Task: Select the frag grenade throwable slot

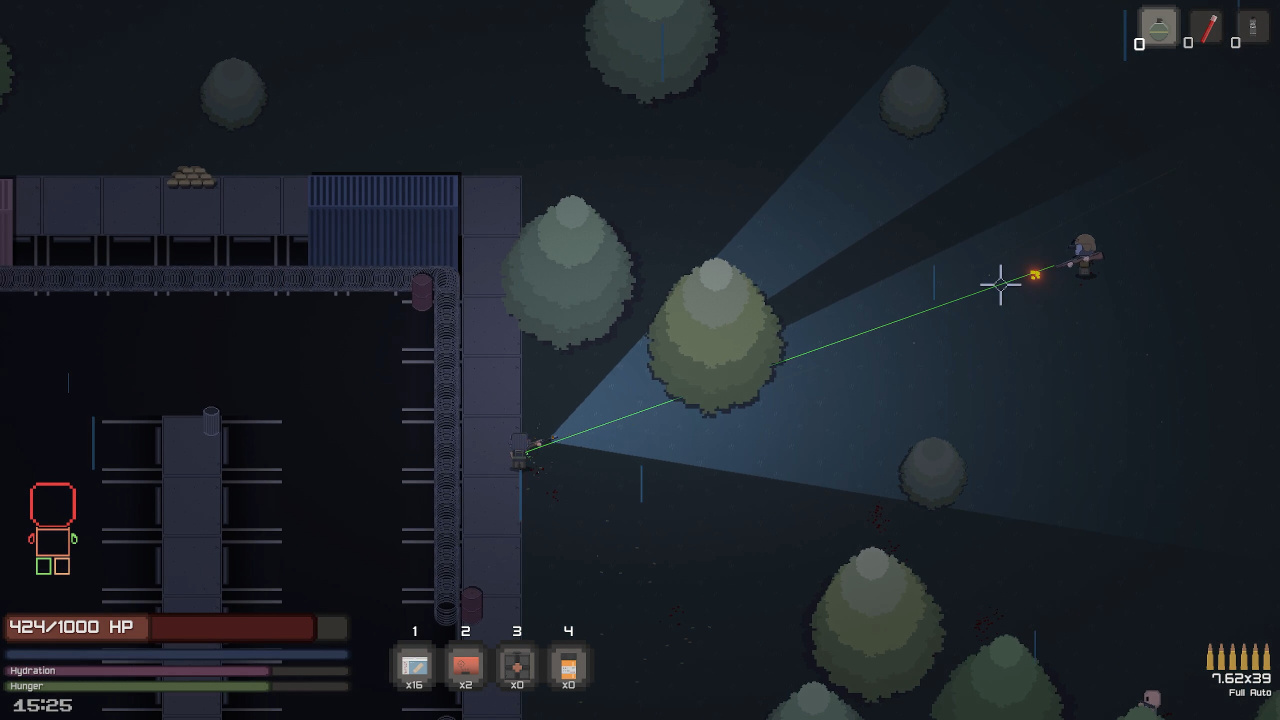Action: pyautogui.click(x=1159, y=28)
